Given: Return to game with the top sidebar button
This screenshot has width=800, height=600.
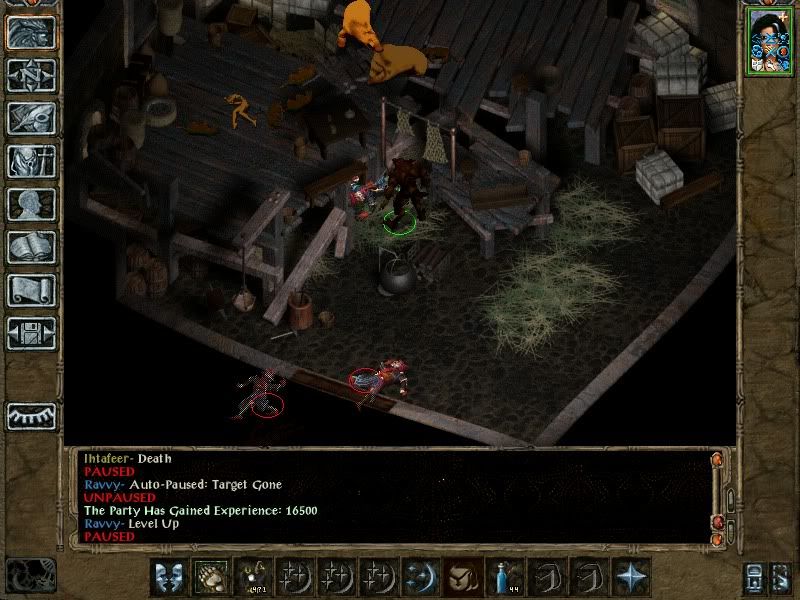Looking at the screenshot, I should point(31,33).
